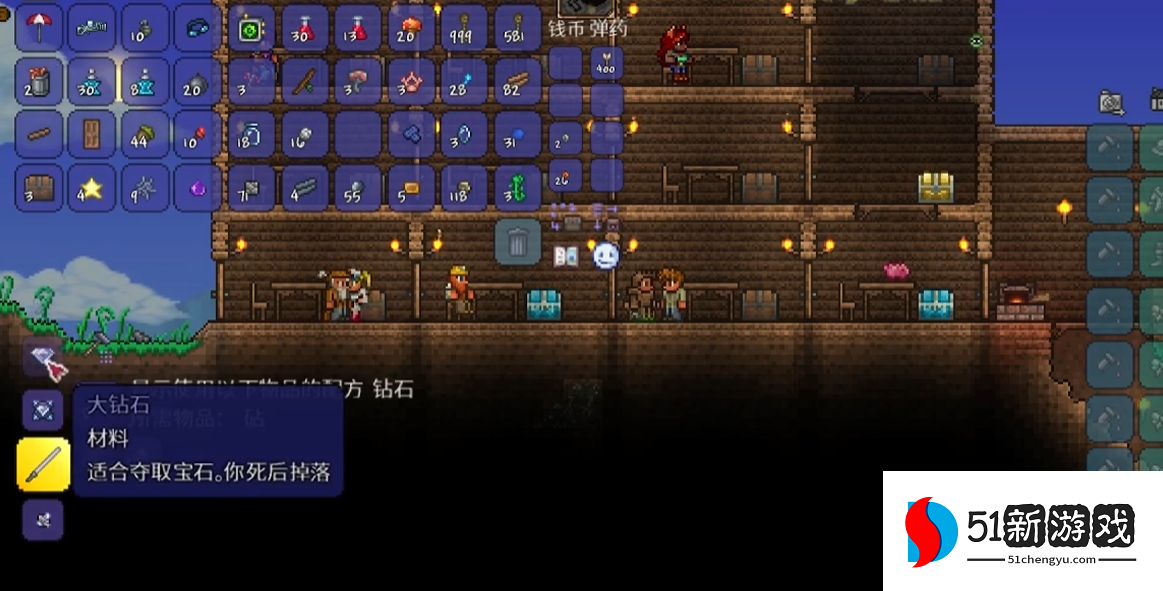This screenshot has width=1163, height=591.
Task: Choose the wooden chest stack slot
Action: coord(39,188)
